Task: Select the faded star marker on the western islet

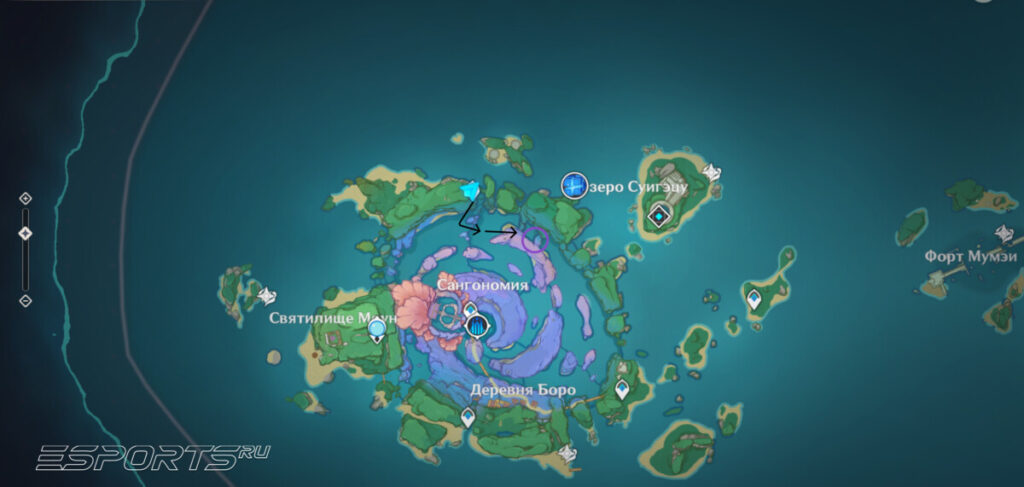Action: (267, 296)
